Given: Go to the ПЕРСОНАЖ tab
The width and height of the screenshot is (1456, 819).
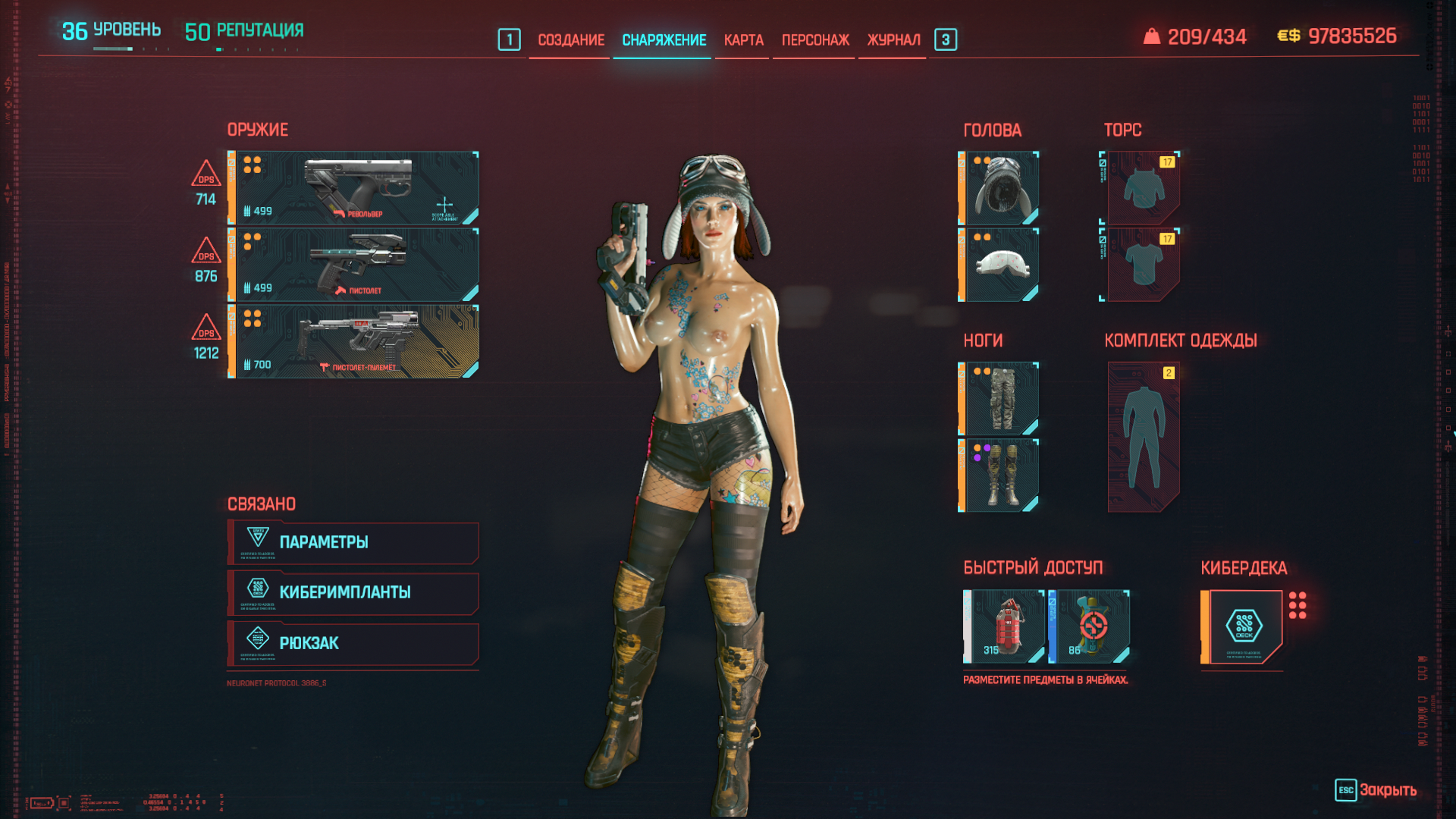Looking at the screenshot, I should click(x=815, y=40).
